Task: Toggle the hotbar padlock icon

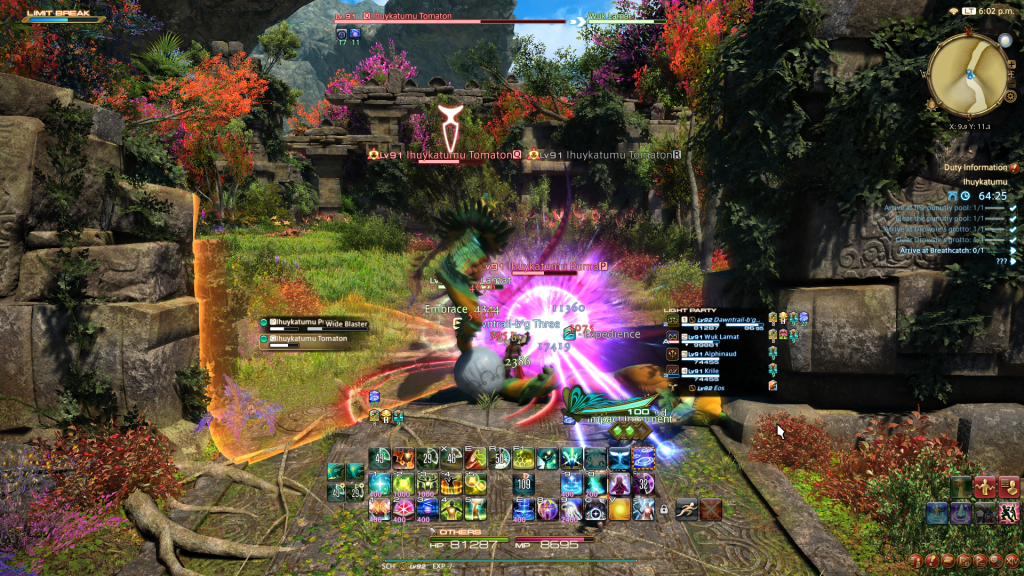Action: (x=663, y=509)
